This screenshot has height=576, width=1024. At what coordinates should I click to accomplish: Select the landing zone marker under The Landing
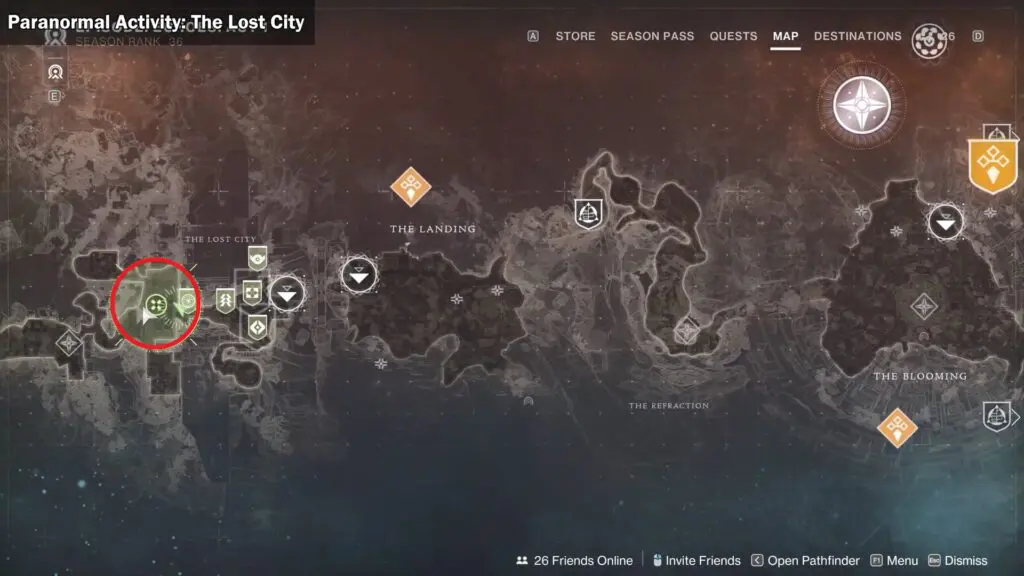tap(359, 273)
